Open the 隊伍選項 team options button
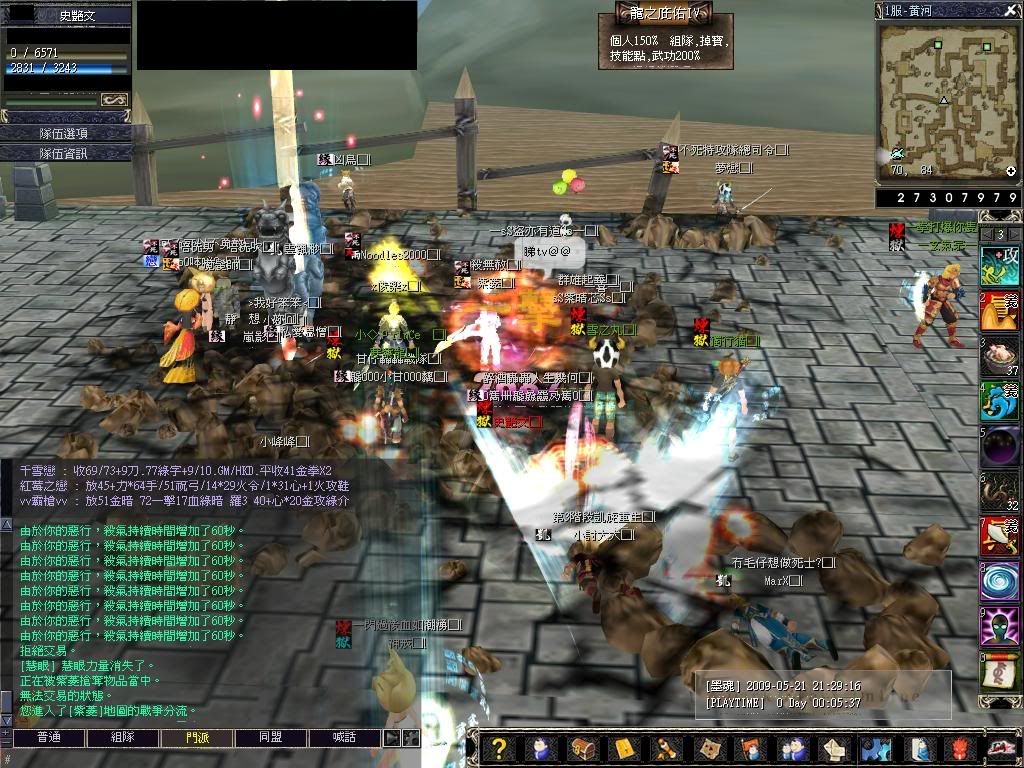This screenshot has height=768, width=1024. (x=64, y=133)
